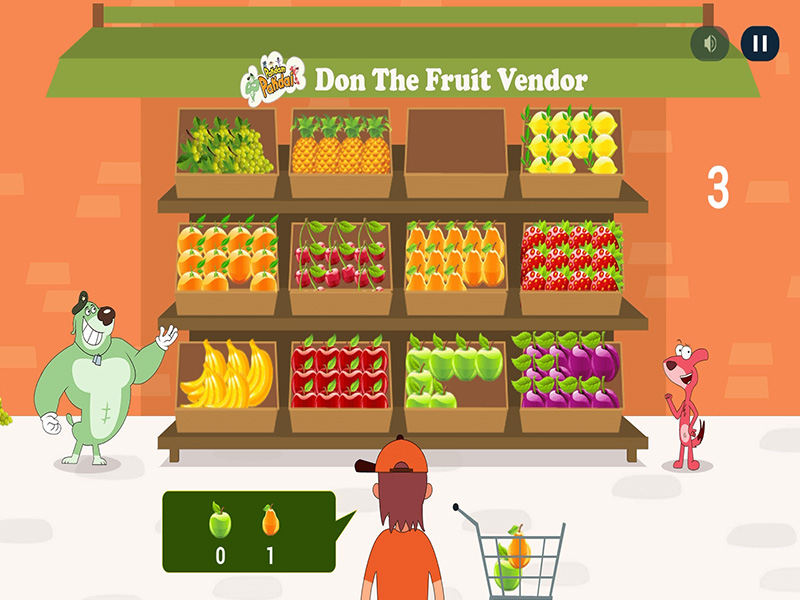
Task: Select the pineapples crate
Action: (x=341, y=152)
